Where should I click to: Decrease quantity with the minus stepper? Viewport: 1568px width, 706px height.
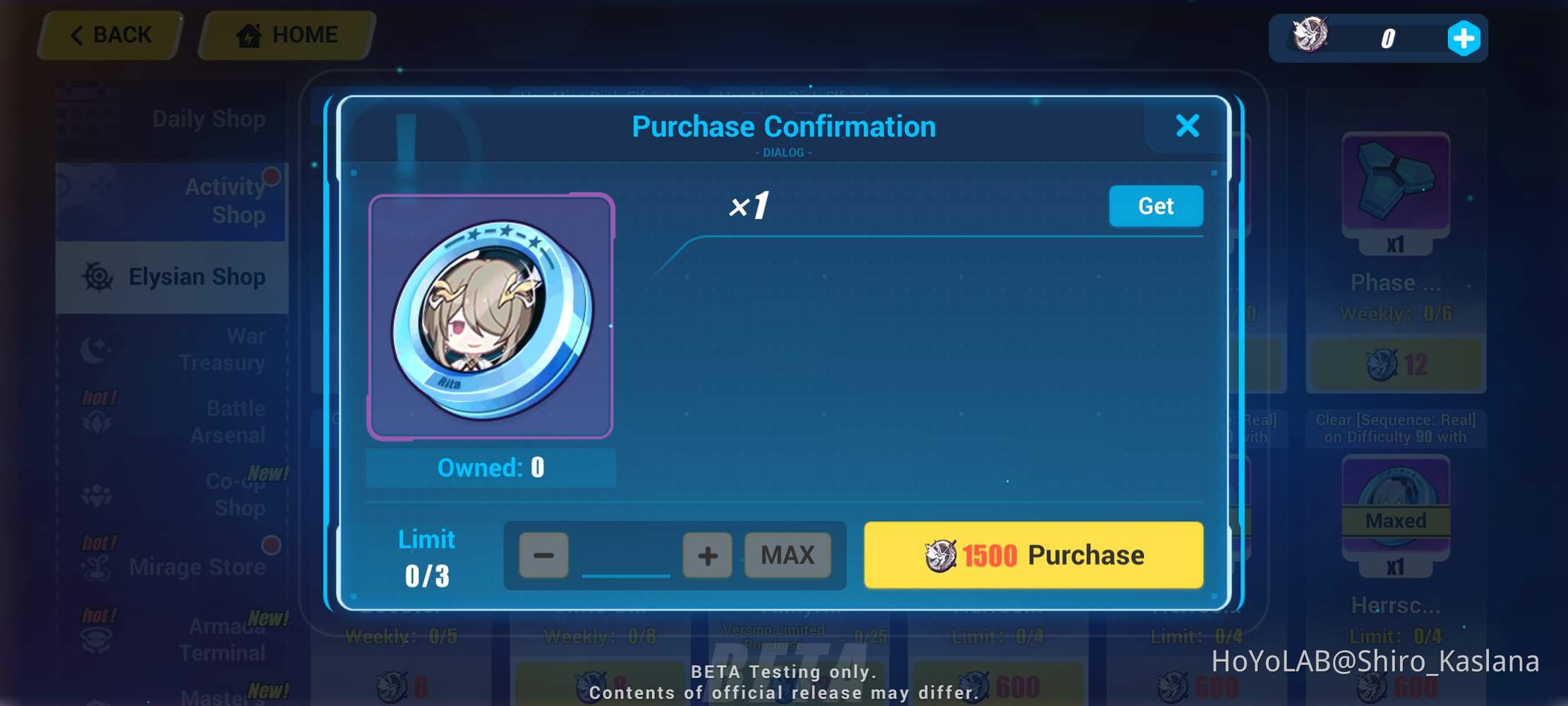pyautogui.click(x=543, y=555)
